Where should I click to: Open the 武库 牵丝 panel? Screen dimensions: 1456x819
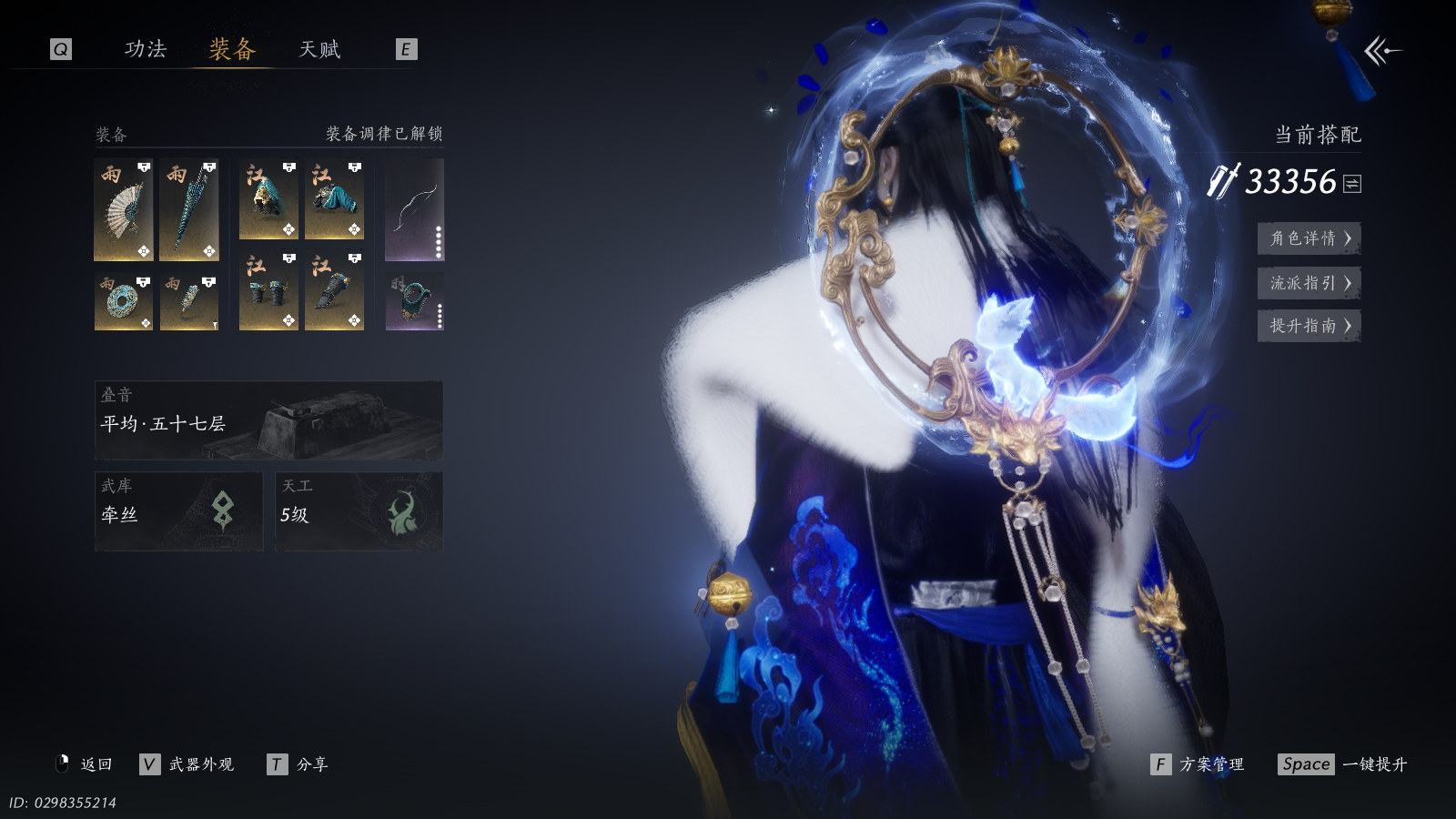click(x=178, y=511)
